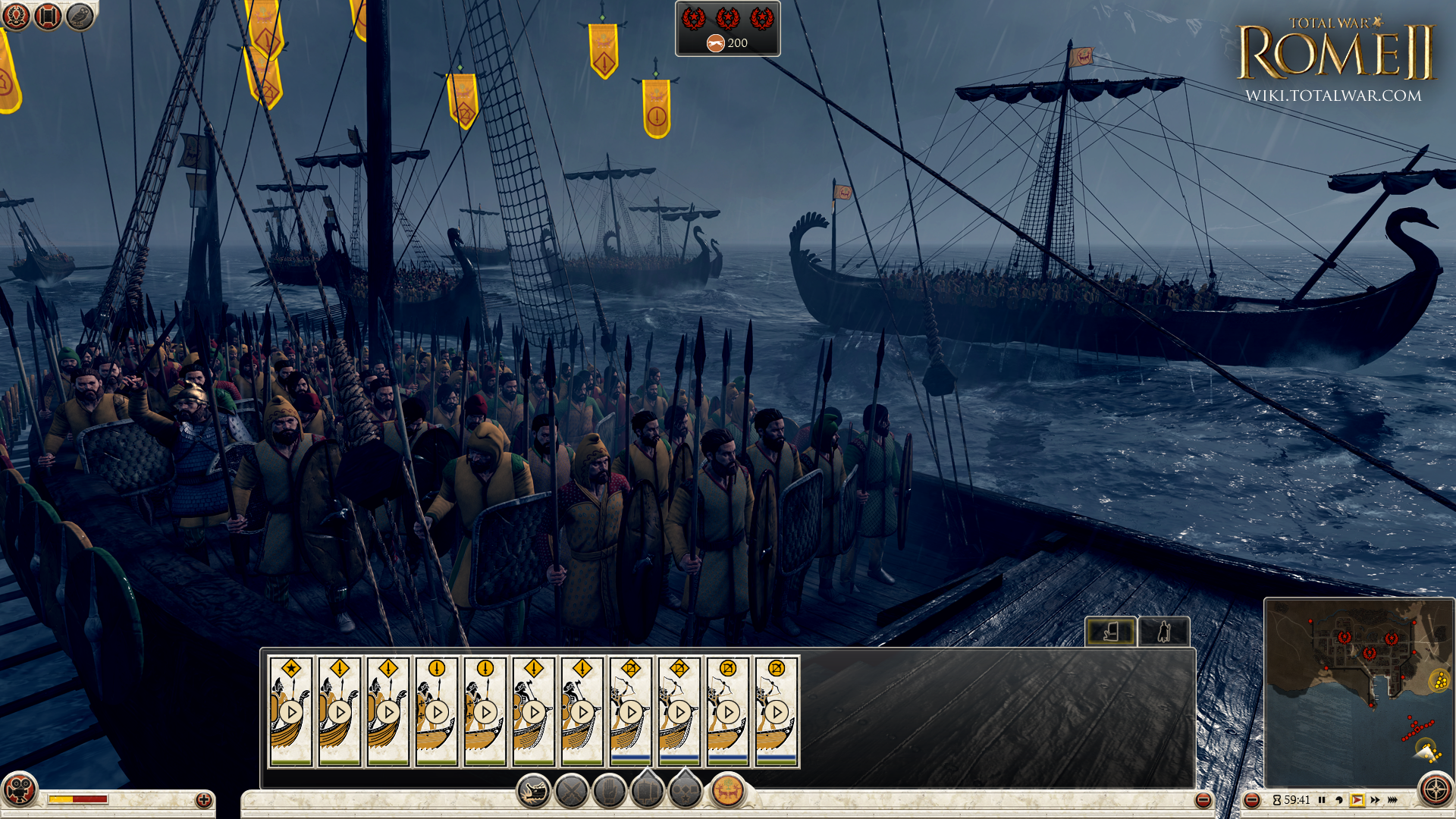Toggle the crossed swords melee button

(x=572, y=792)
